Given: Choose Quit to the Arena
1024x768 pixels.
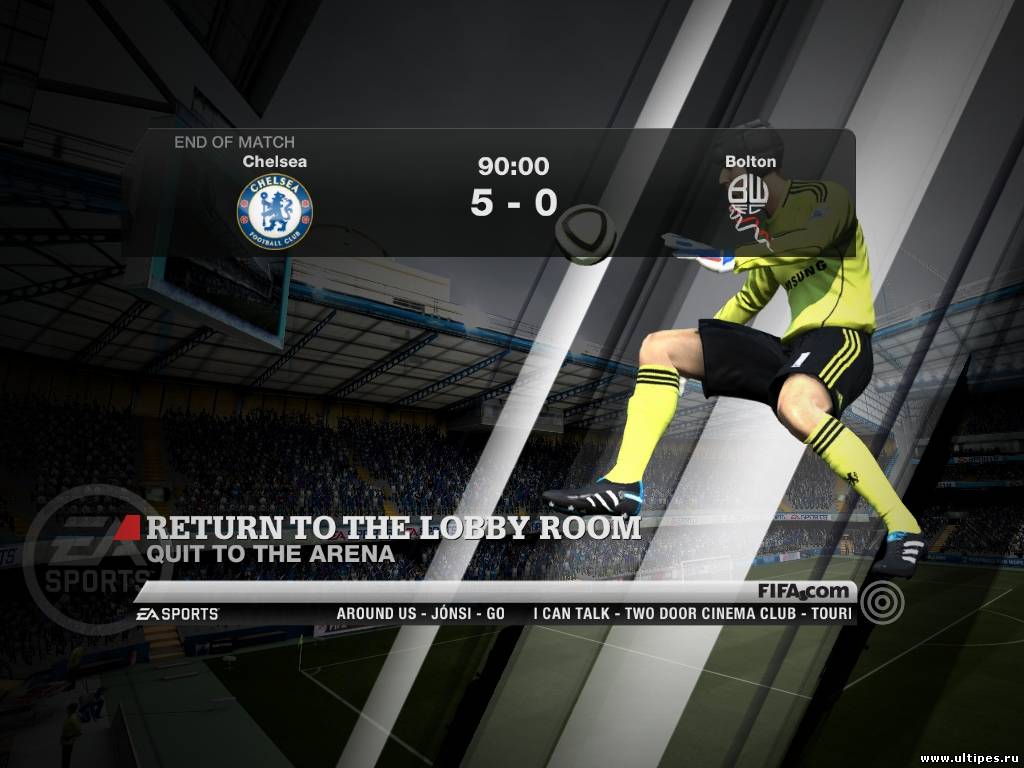Looking at the screenshot, I should tap(270, 551).
